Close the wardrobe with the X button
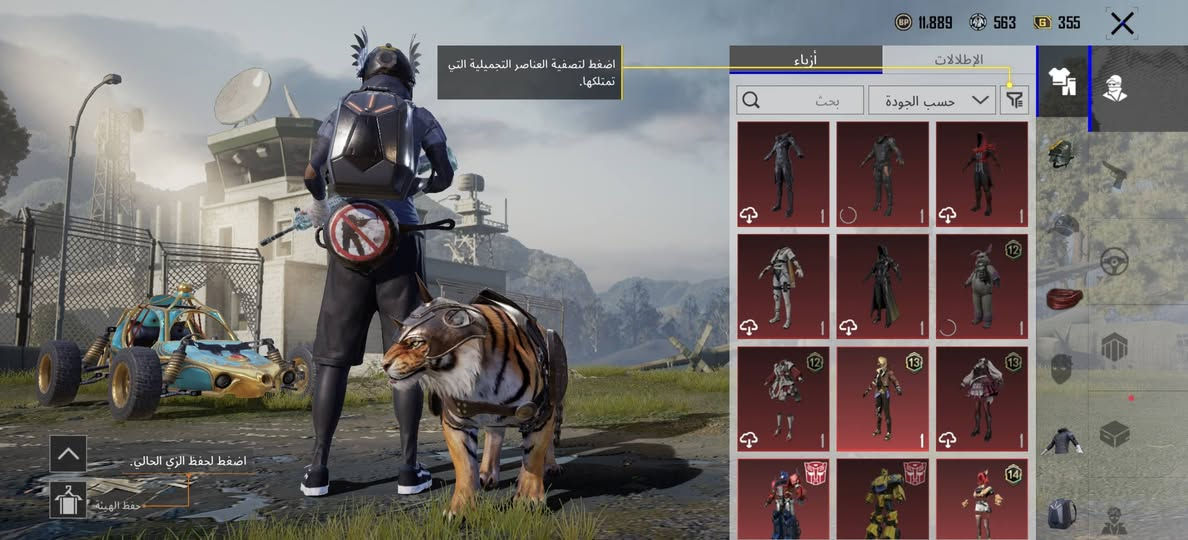 pos(1122,24)
